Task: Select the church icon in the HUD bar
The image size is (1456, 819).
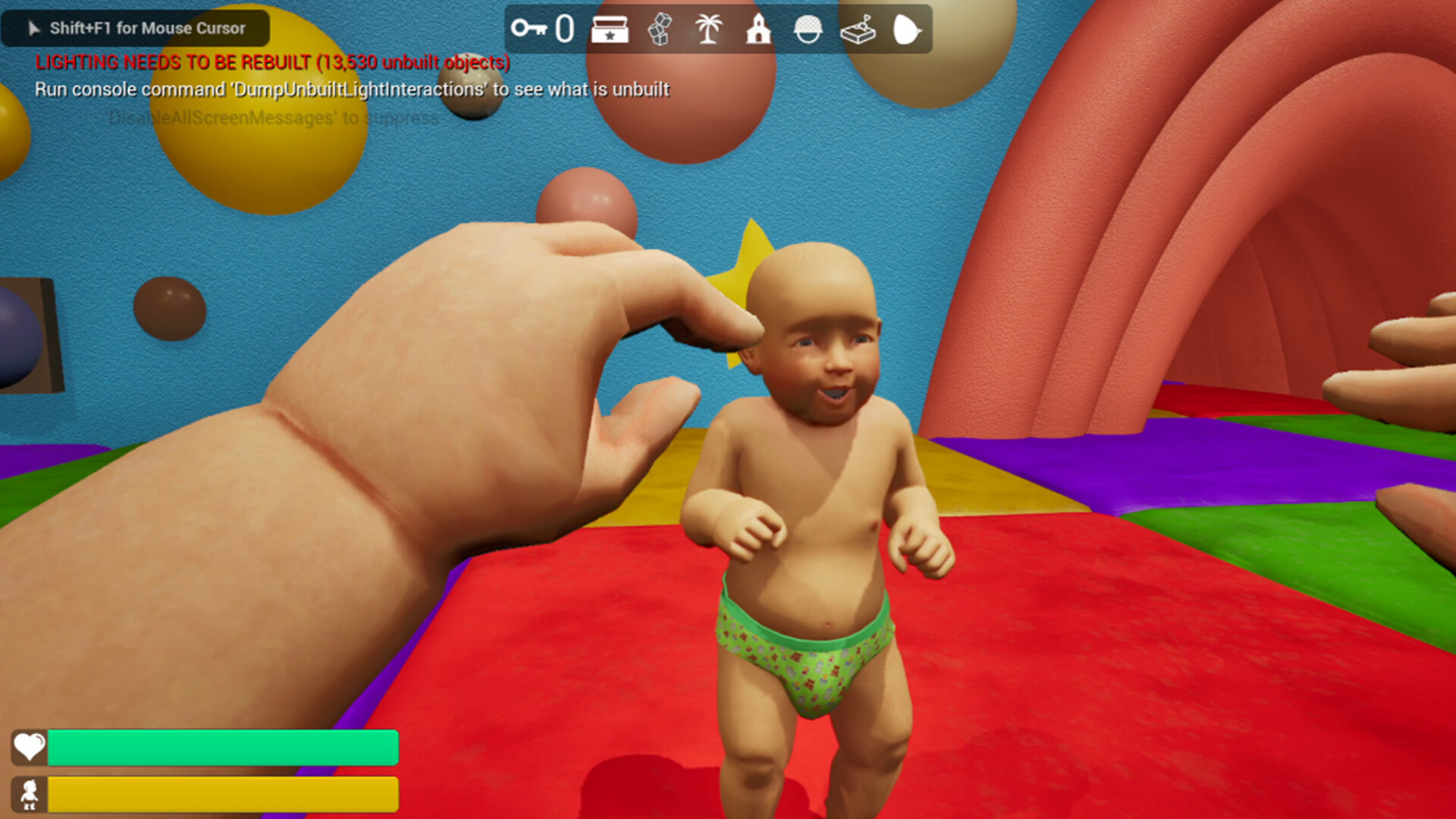Action: click(758, 30)
